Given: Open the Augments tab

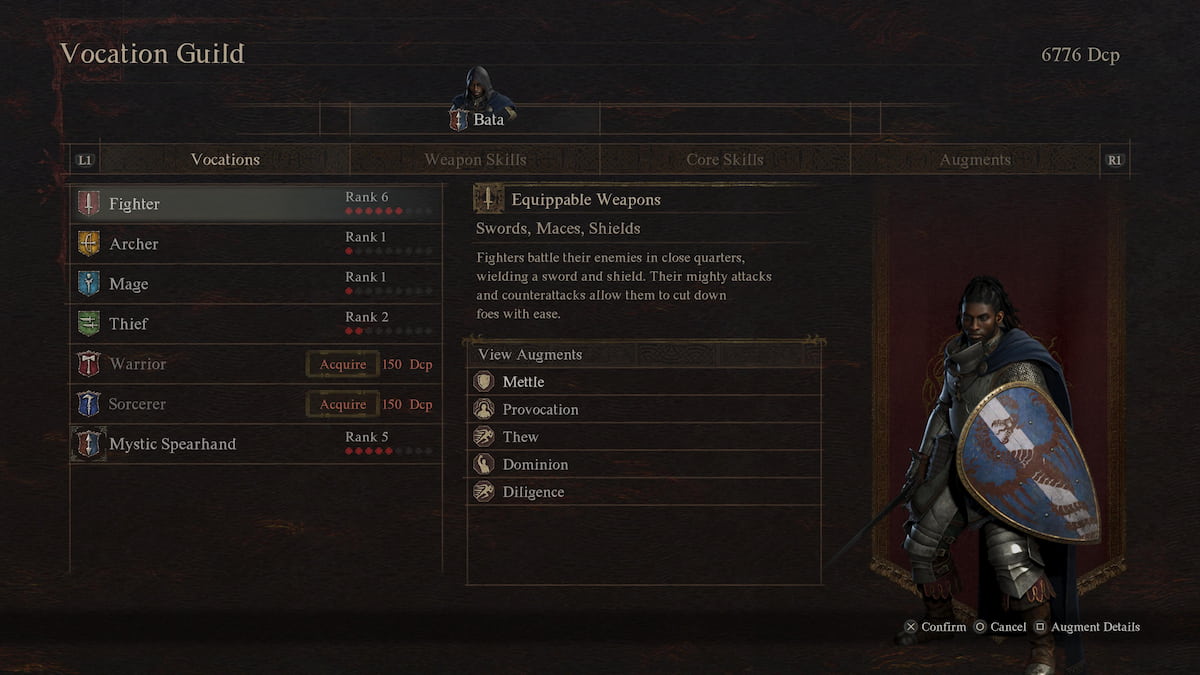Looking at the screenshot, I should [x=975, y=160].
